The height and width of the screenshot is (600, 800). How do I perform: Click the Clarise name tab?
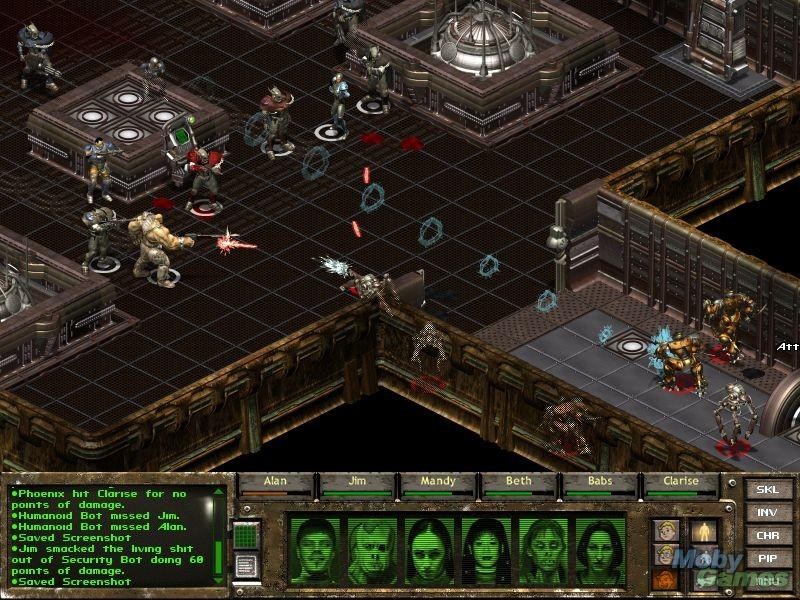pos(682,482)
